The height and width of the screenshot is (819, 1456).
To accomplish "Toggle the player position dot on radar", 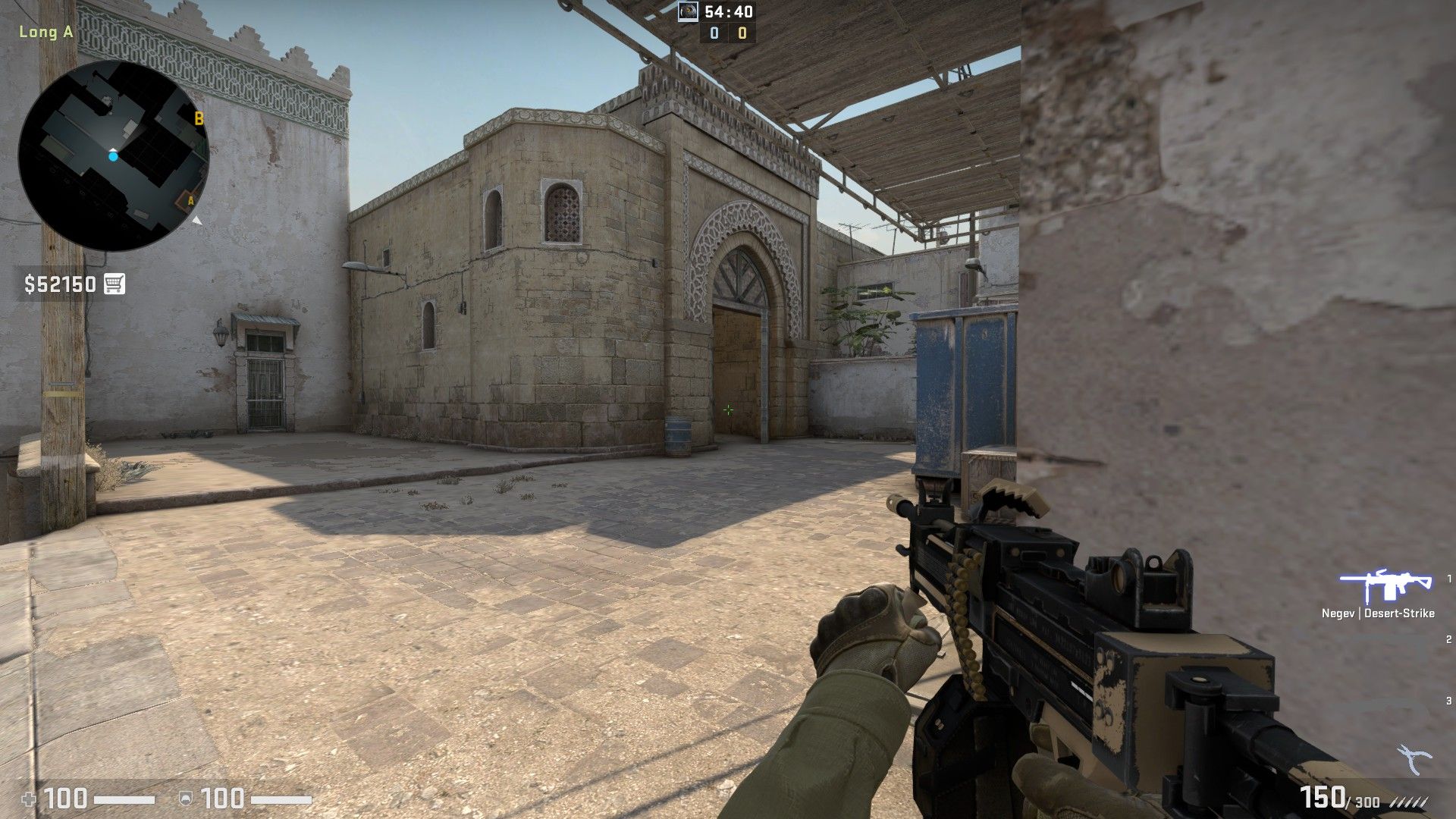I will coord(113,155).
